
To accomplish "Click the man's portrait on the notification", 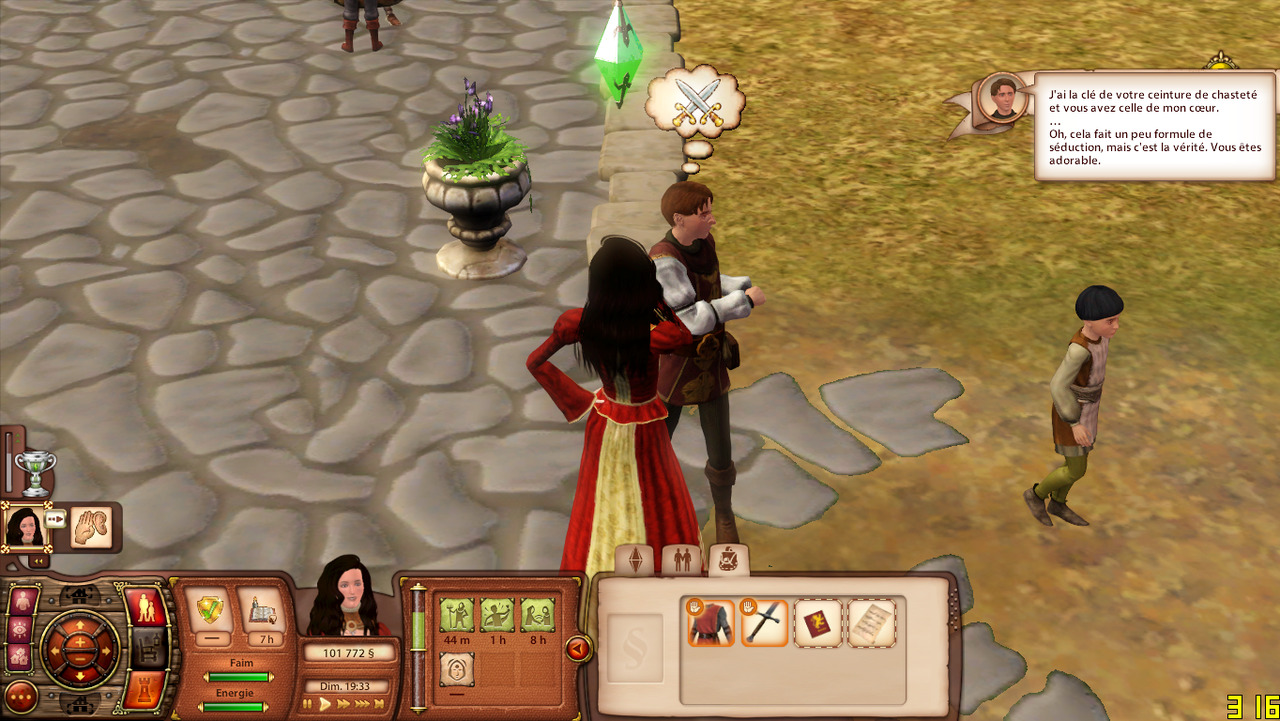I will click(x=1003, y=97).
